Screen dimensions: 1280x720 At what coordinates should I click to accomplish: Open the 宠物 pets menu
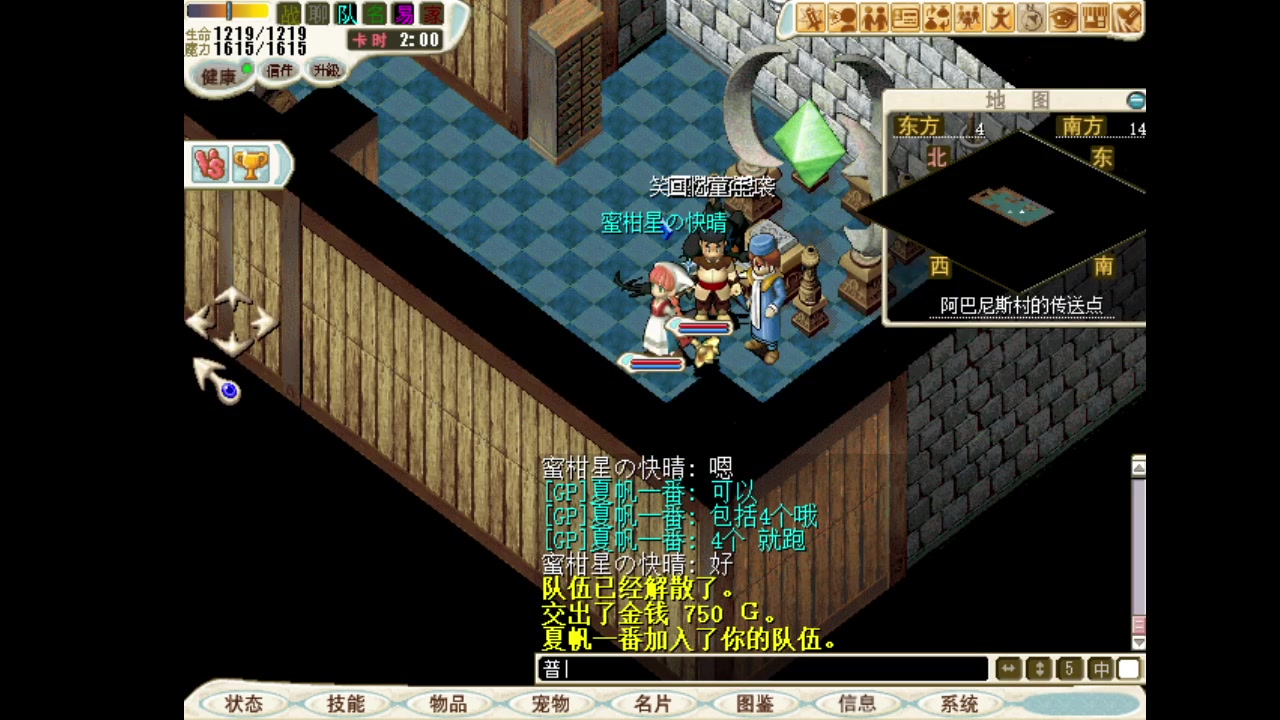(550, 704)
